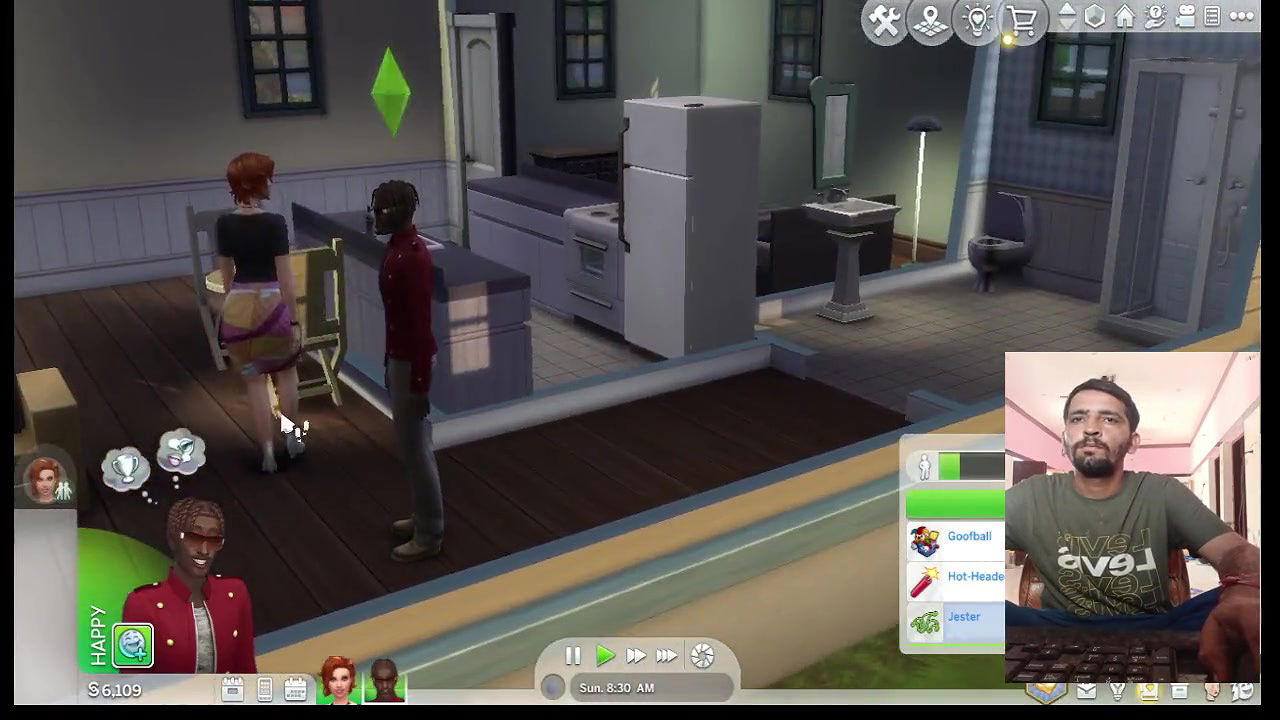Screen dimensions: 1280x720
Task: Select the Jester trait entry
Action: 963,617
